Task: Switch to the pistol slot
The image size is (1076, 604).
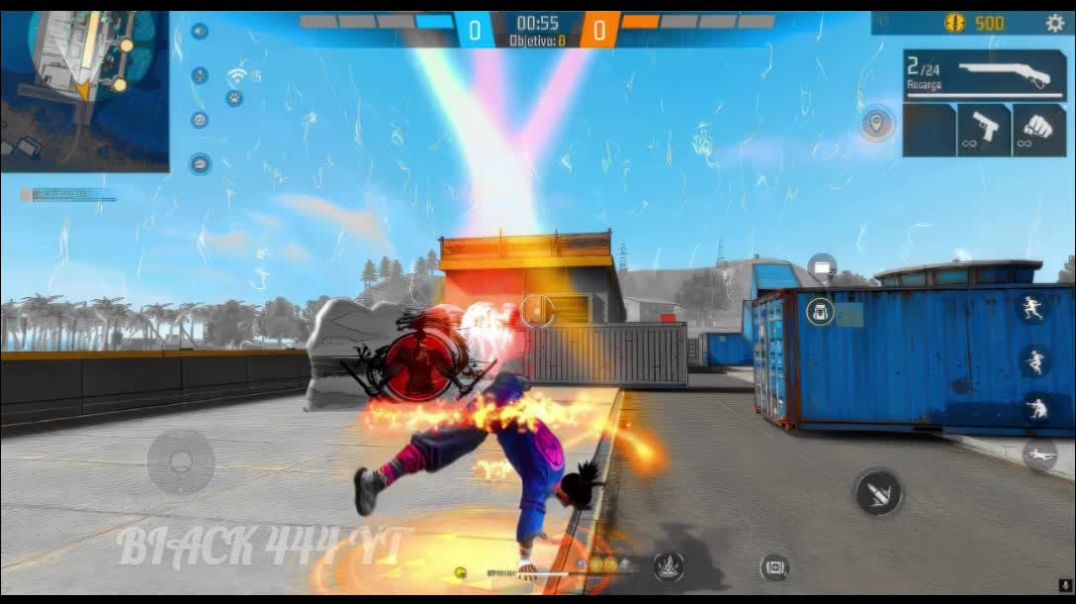Action: [x=984, y=130]
